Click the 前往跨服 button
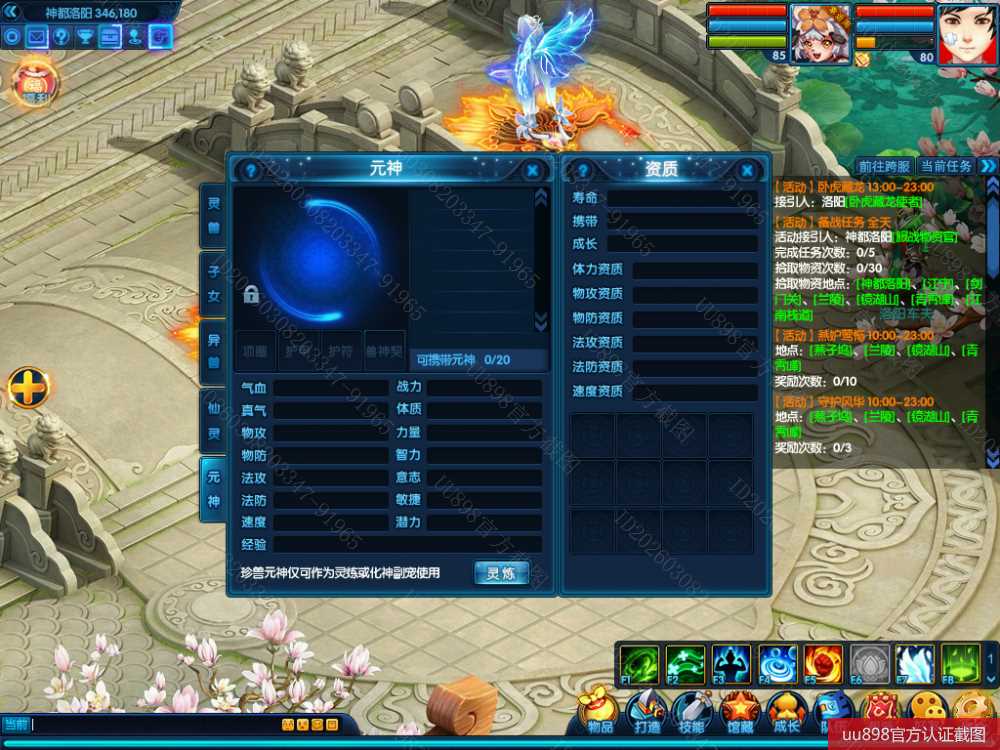Screen dimensions: 1000x750 click(885, 166)
